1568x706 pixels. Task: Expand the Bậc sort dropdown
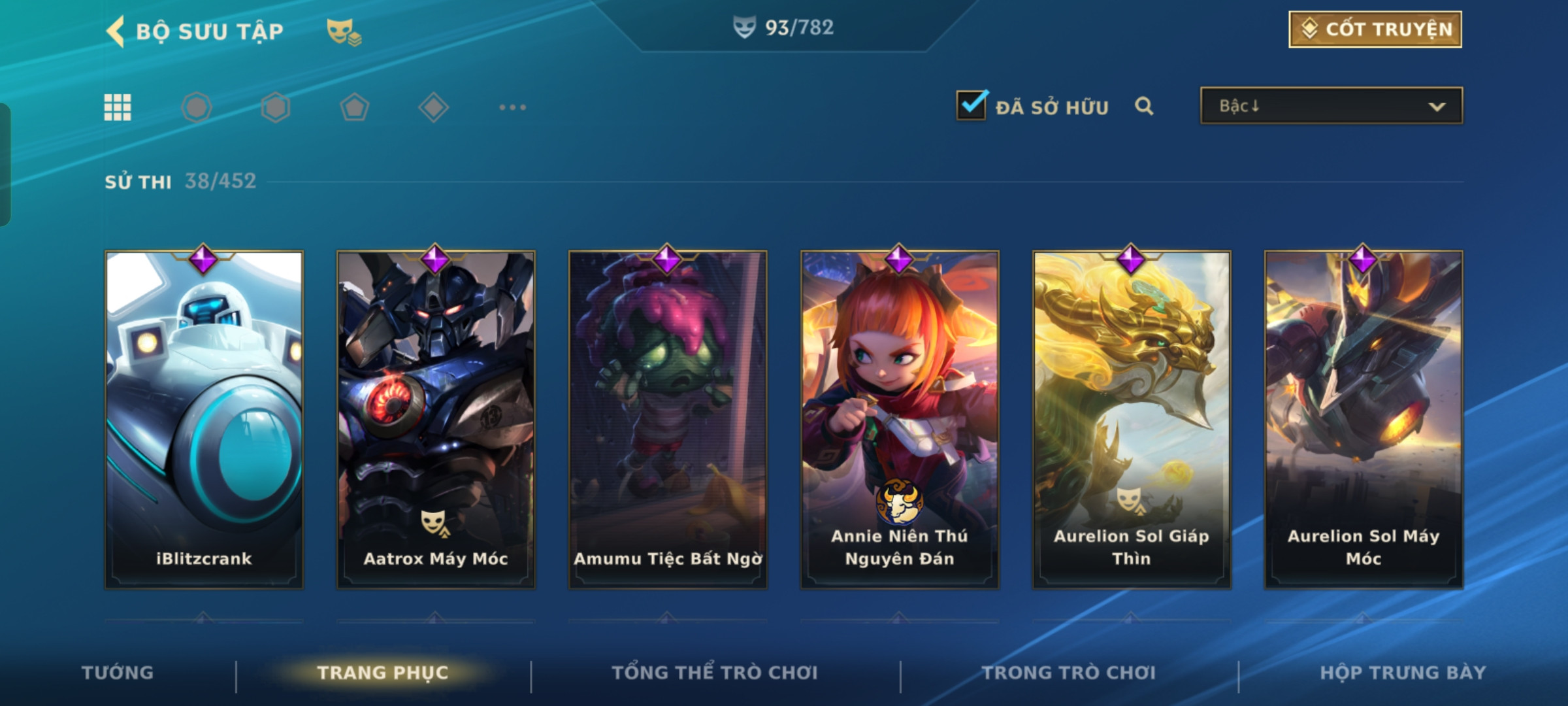pyautogui.click(x=1331, y=106)
